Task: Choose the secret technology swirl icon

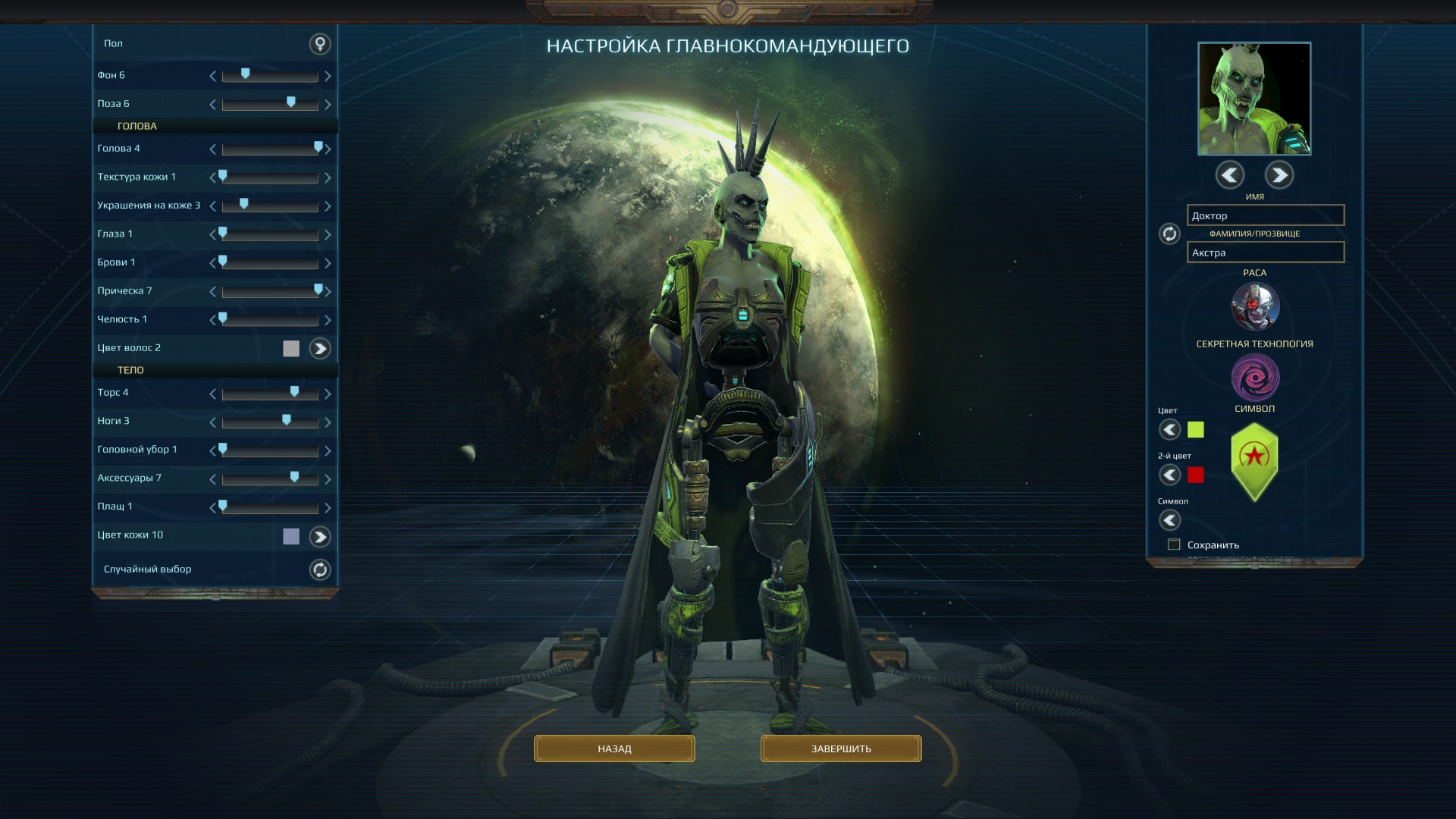Action: coord(1255,377)
